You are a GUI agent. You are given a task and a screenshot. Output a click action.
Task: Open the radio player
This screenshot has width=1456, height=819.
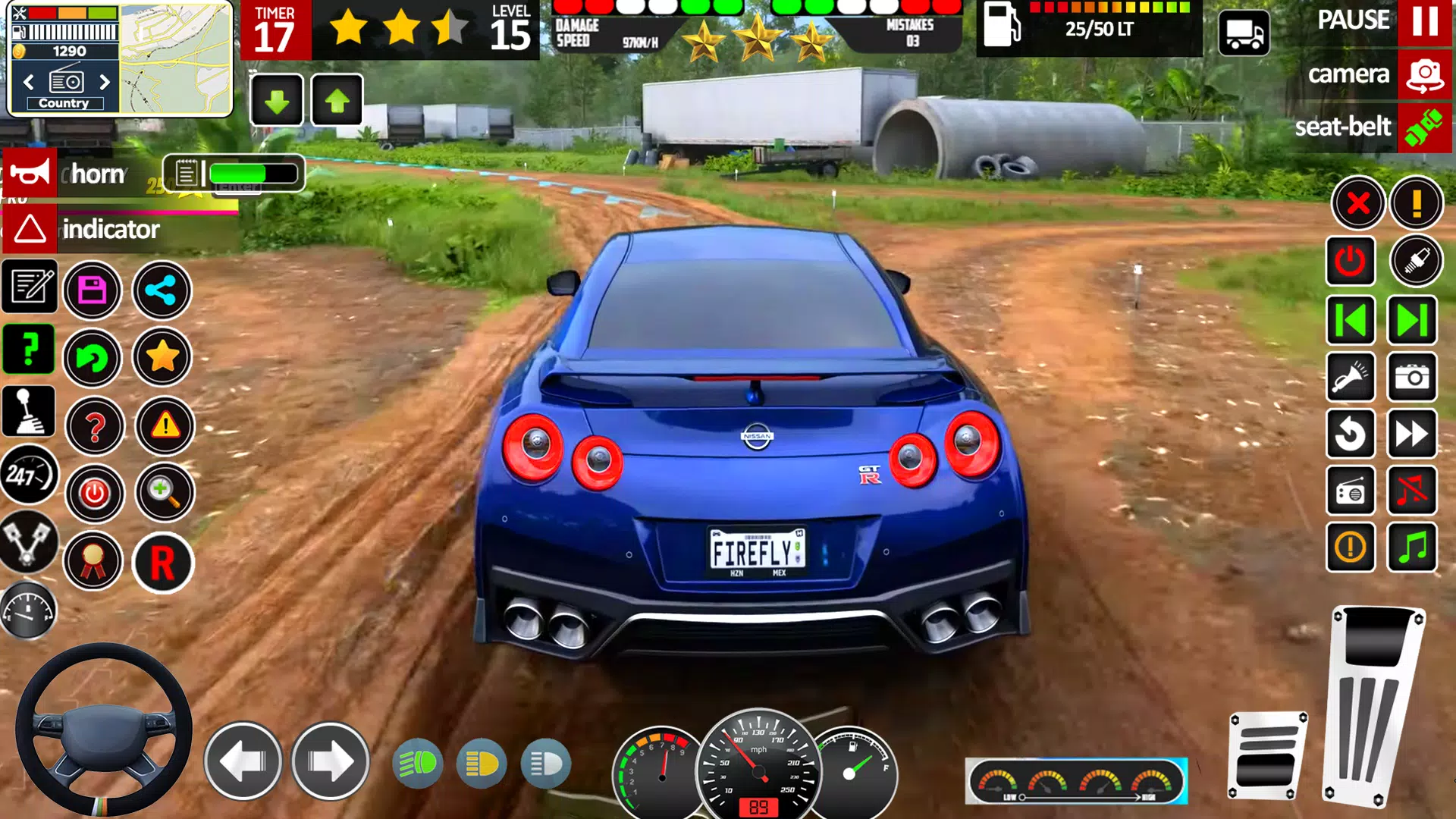pos(1351,491)
